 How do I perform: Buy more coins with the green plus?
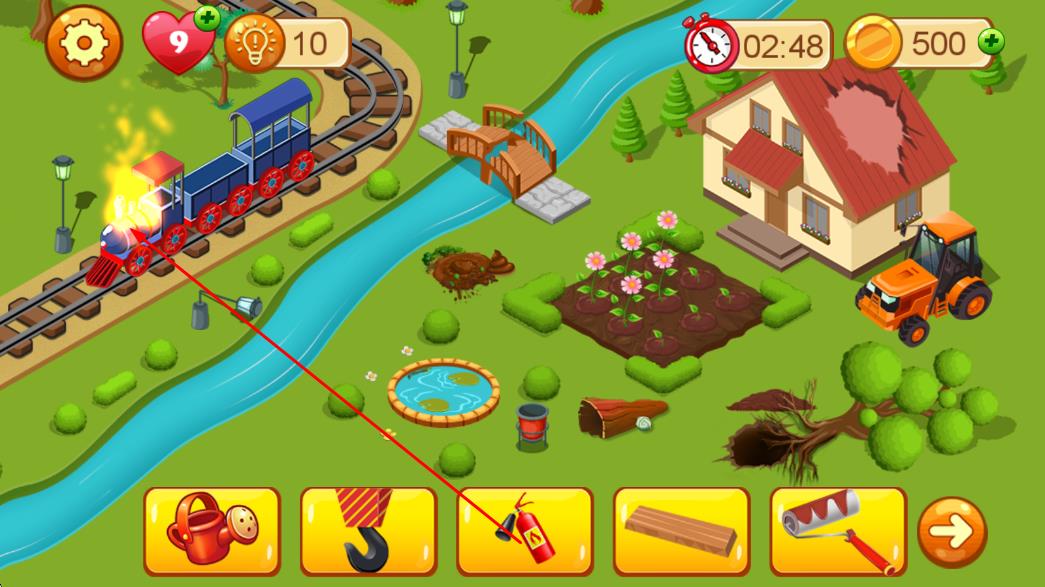[991, 42]
